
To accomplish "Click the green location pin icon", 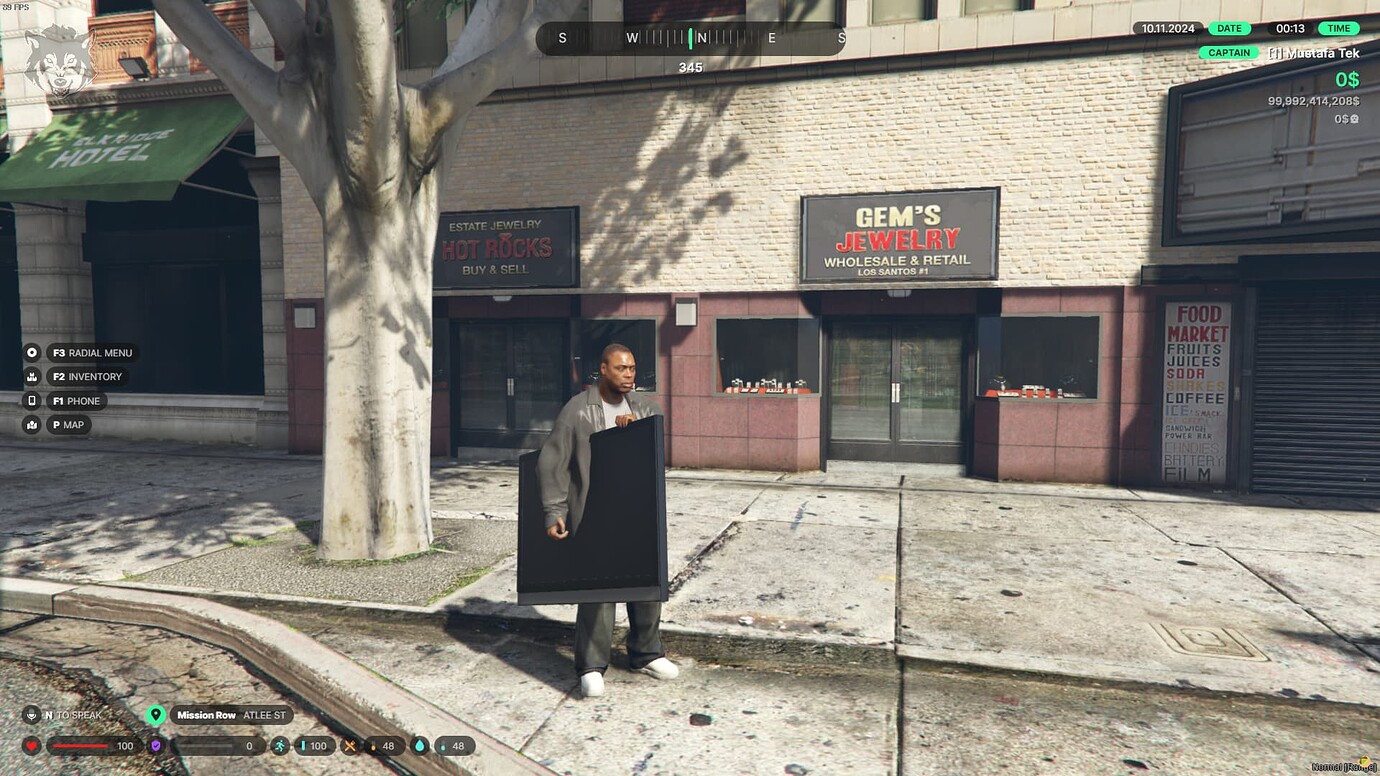I will (x=156, y=715).
